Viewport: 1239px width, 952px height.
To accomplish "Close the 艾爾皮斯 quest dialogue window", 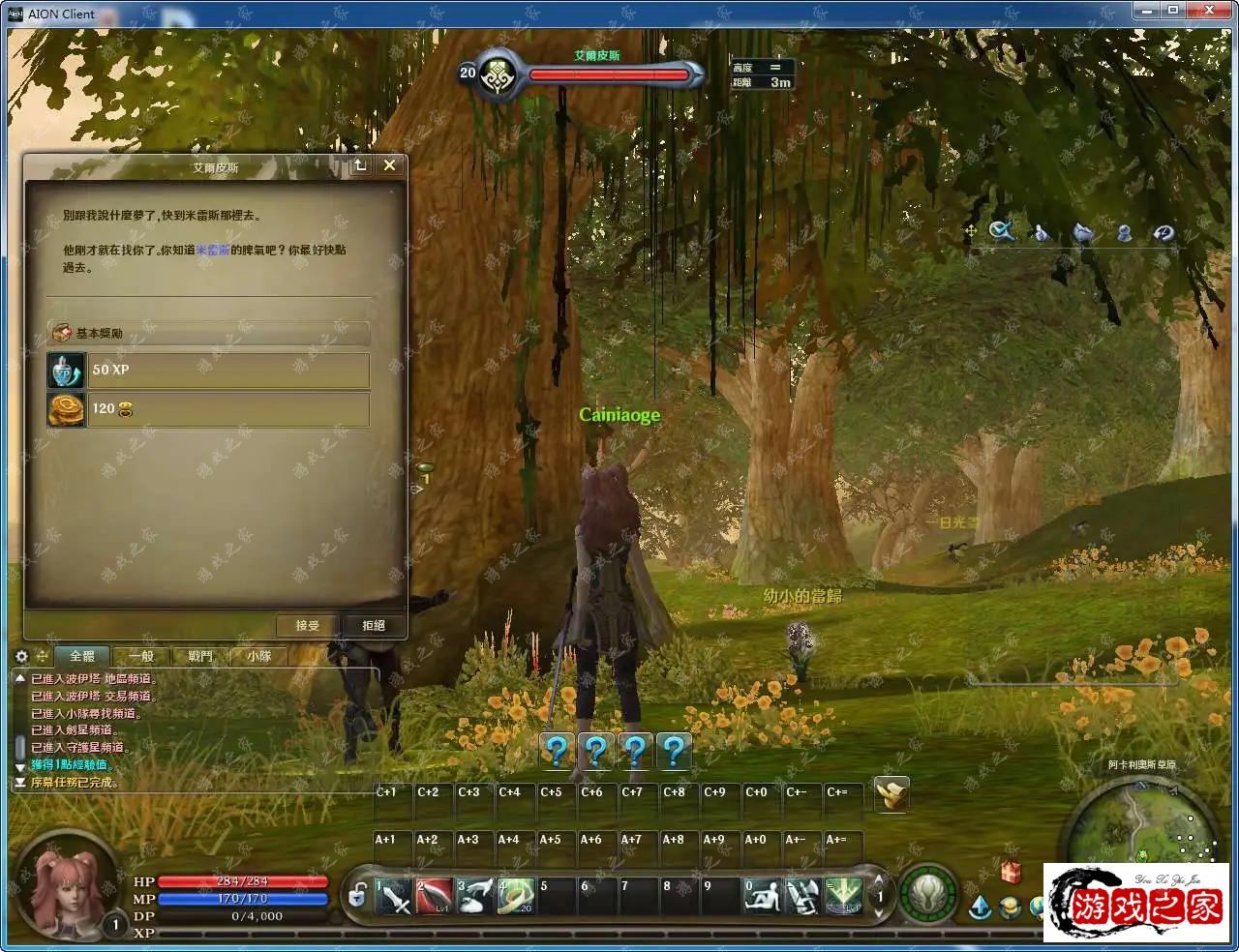I will [389, 165].
